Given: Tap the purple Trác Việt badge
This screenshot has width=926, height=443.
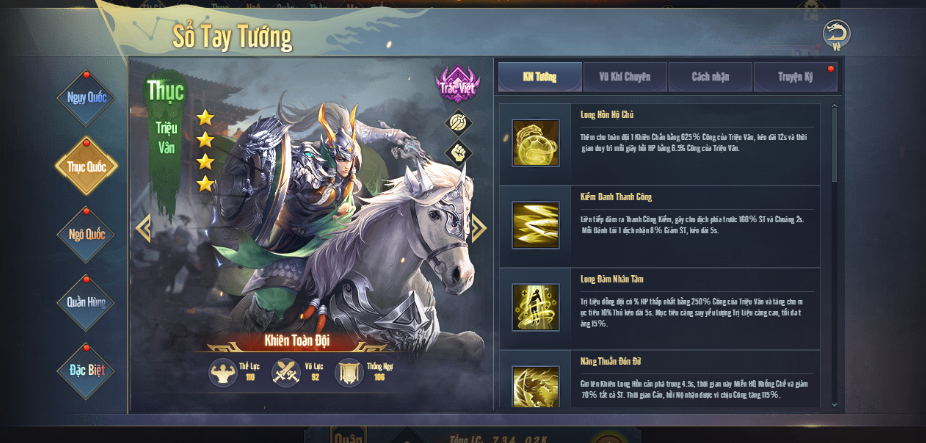Looking at the screenshot, I should pos(456,85).
